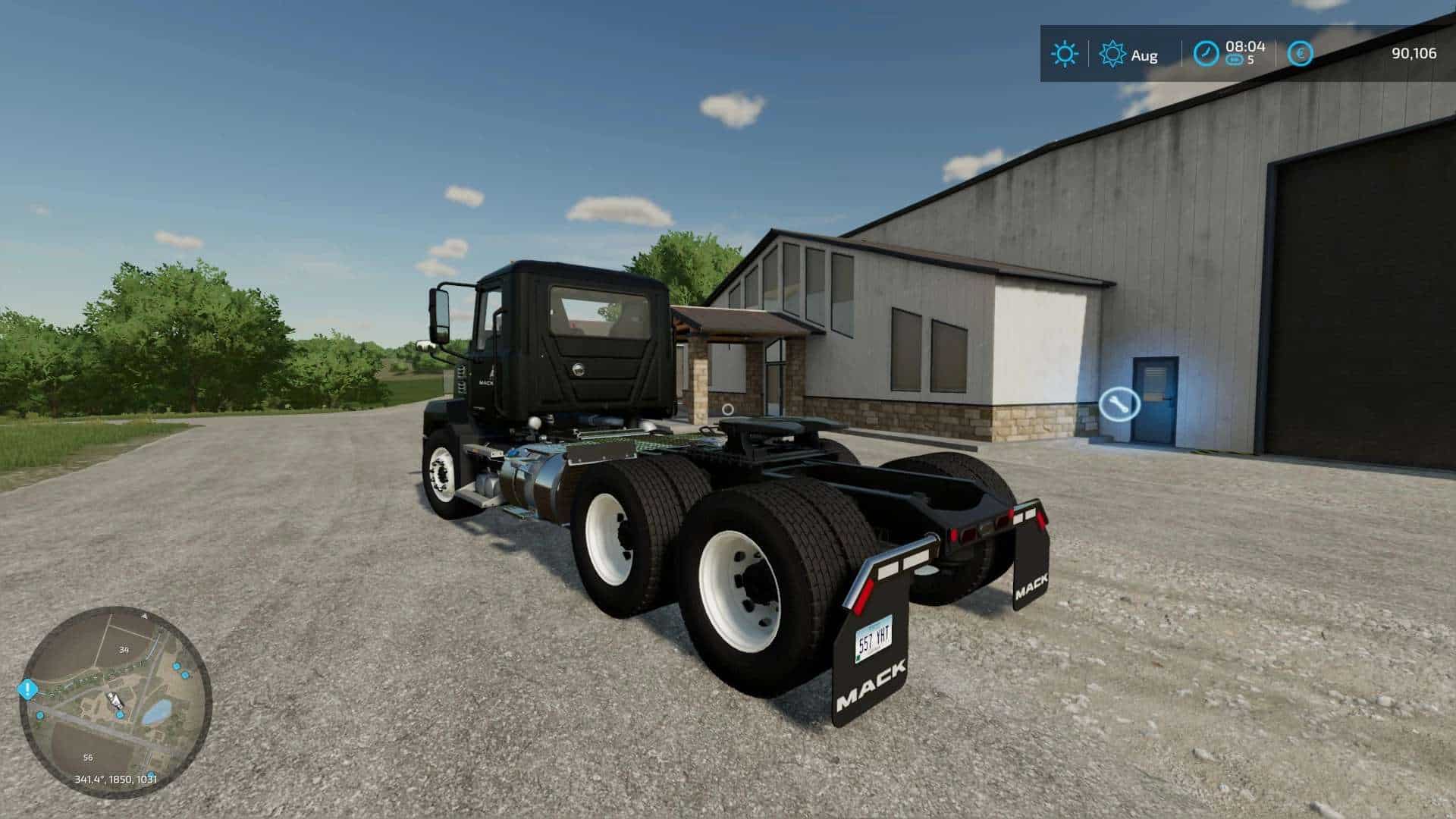1456x819 pixels.
Task: Click the weather forecast icon next to Aug
Action: point(1112,52)
